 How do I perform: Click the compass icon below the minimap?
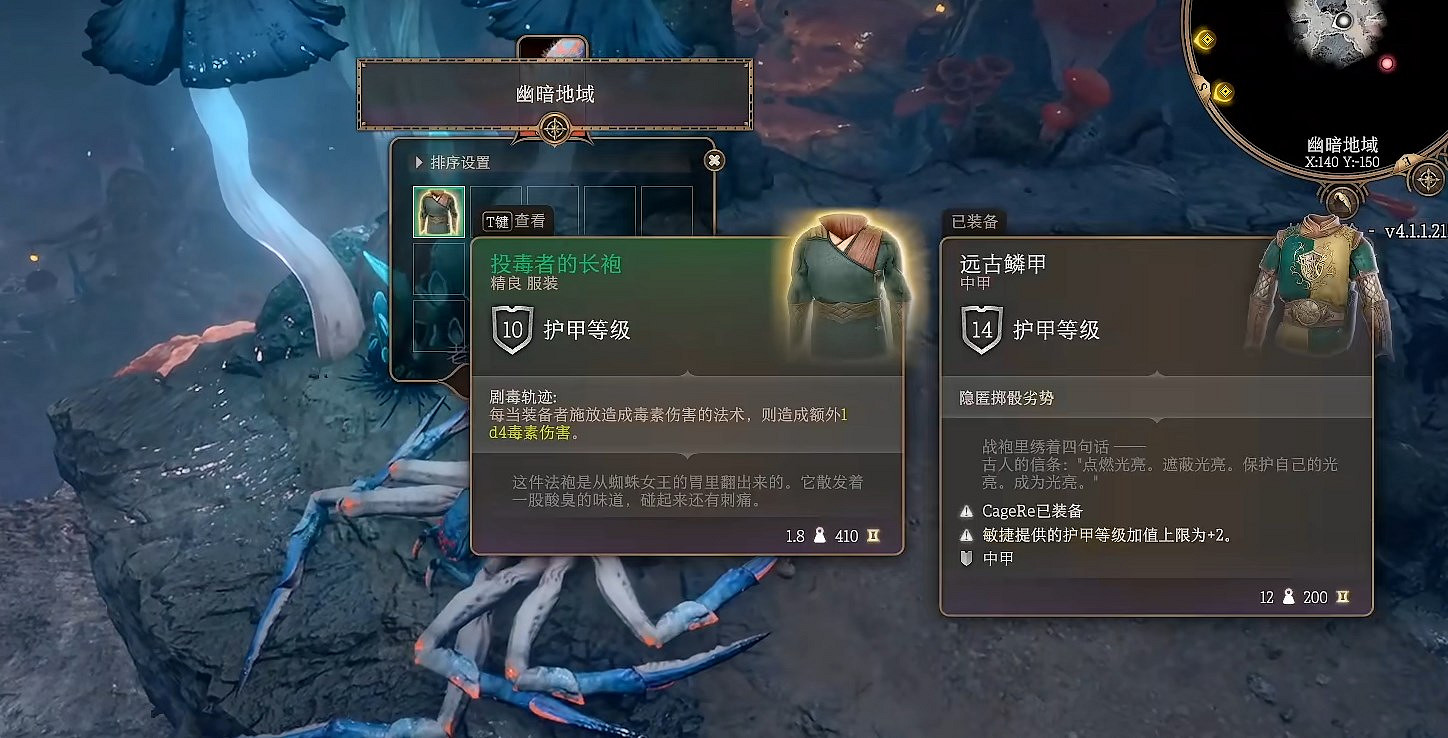pos(1427,179)
